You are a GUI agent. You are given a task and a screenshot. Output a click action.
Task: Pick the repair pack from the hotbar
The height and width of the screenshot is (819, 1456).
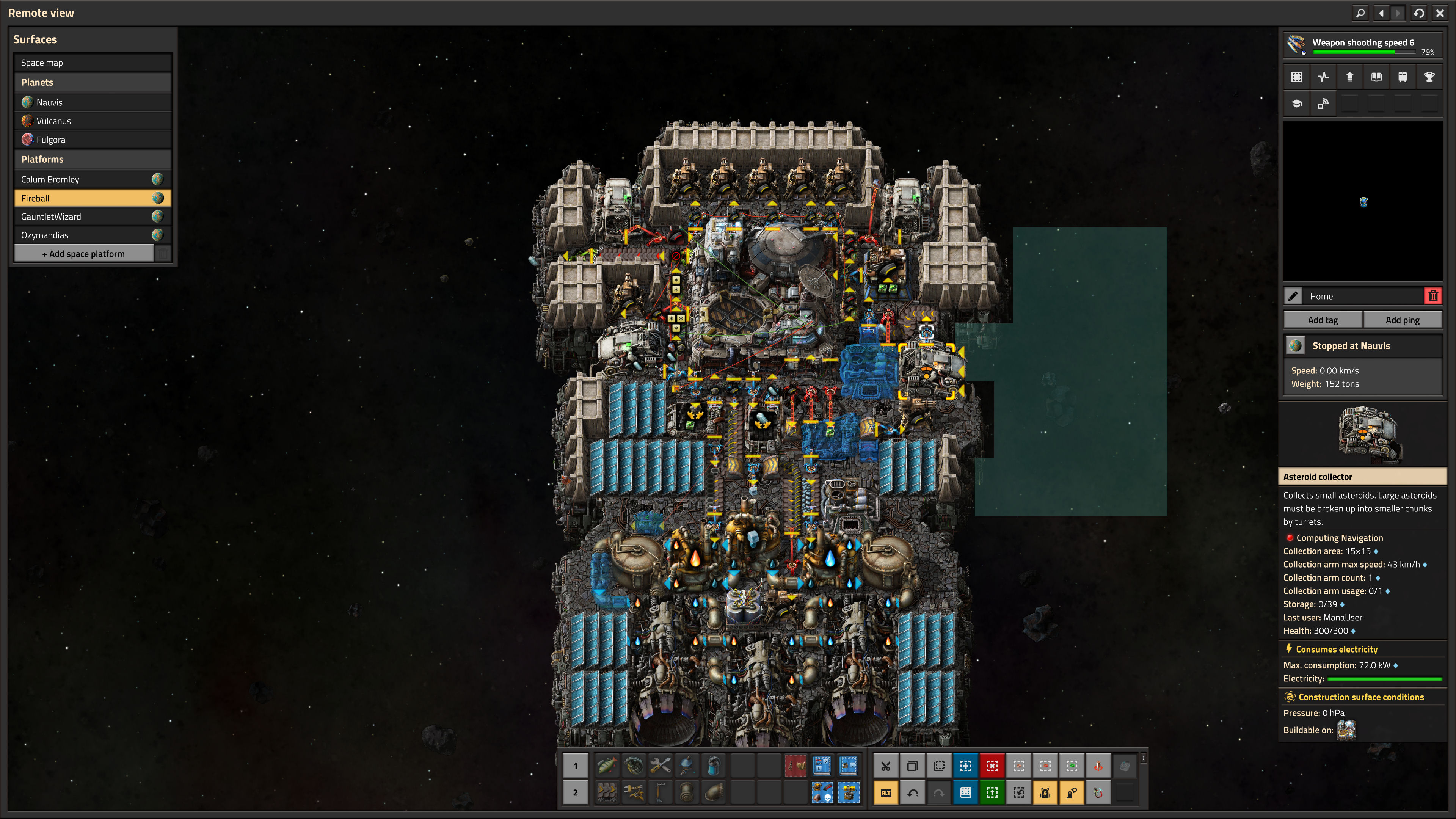click(660, 766)
